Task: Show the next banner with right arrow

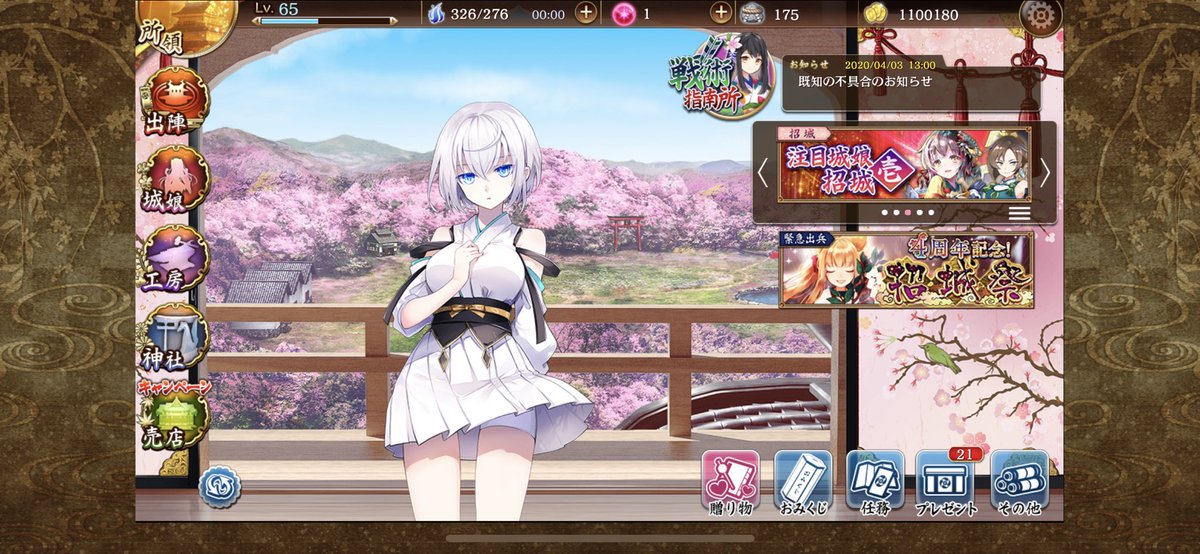Action: point(1045,173)
